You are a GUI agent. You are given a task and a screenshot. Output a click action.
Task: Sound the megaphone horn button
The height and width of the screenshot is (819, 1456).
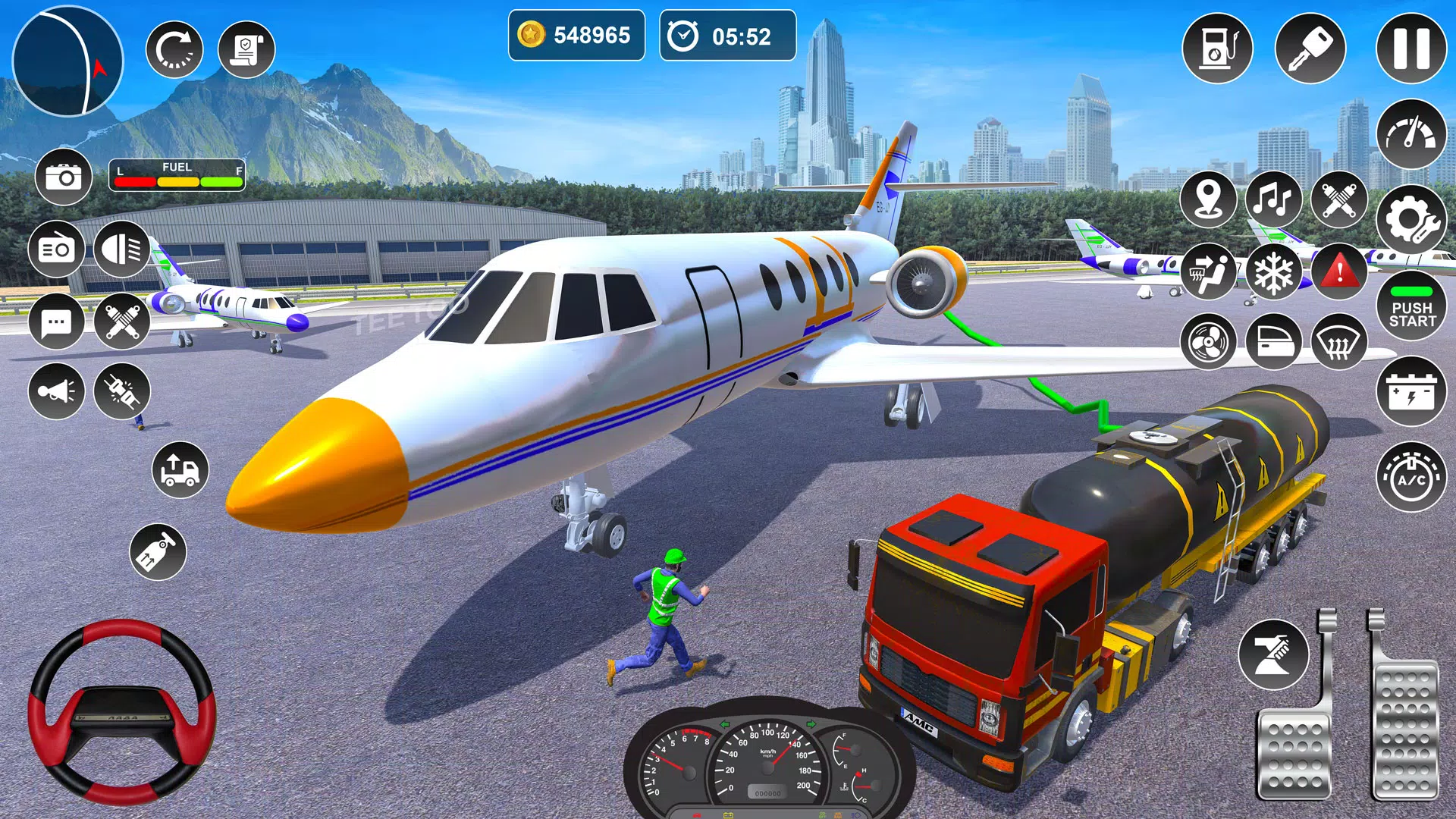(56, 391)
